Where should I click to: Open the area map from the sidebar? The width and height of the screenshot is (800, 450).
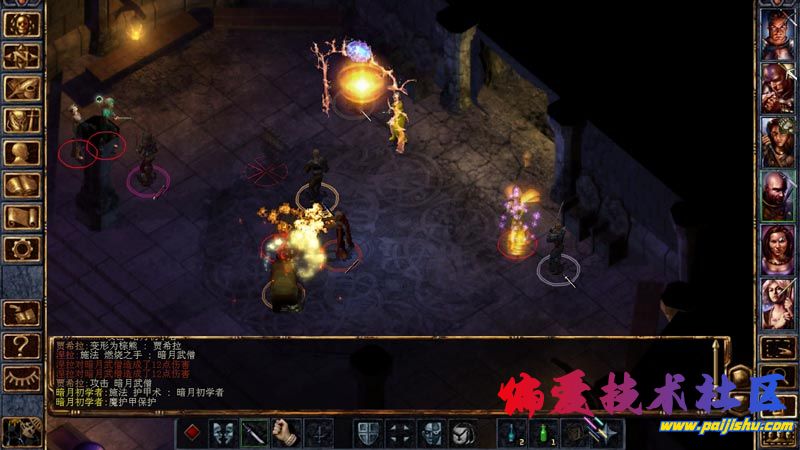click(22, 57)
